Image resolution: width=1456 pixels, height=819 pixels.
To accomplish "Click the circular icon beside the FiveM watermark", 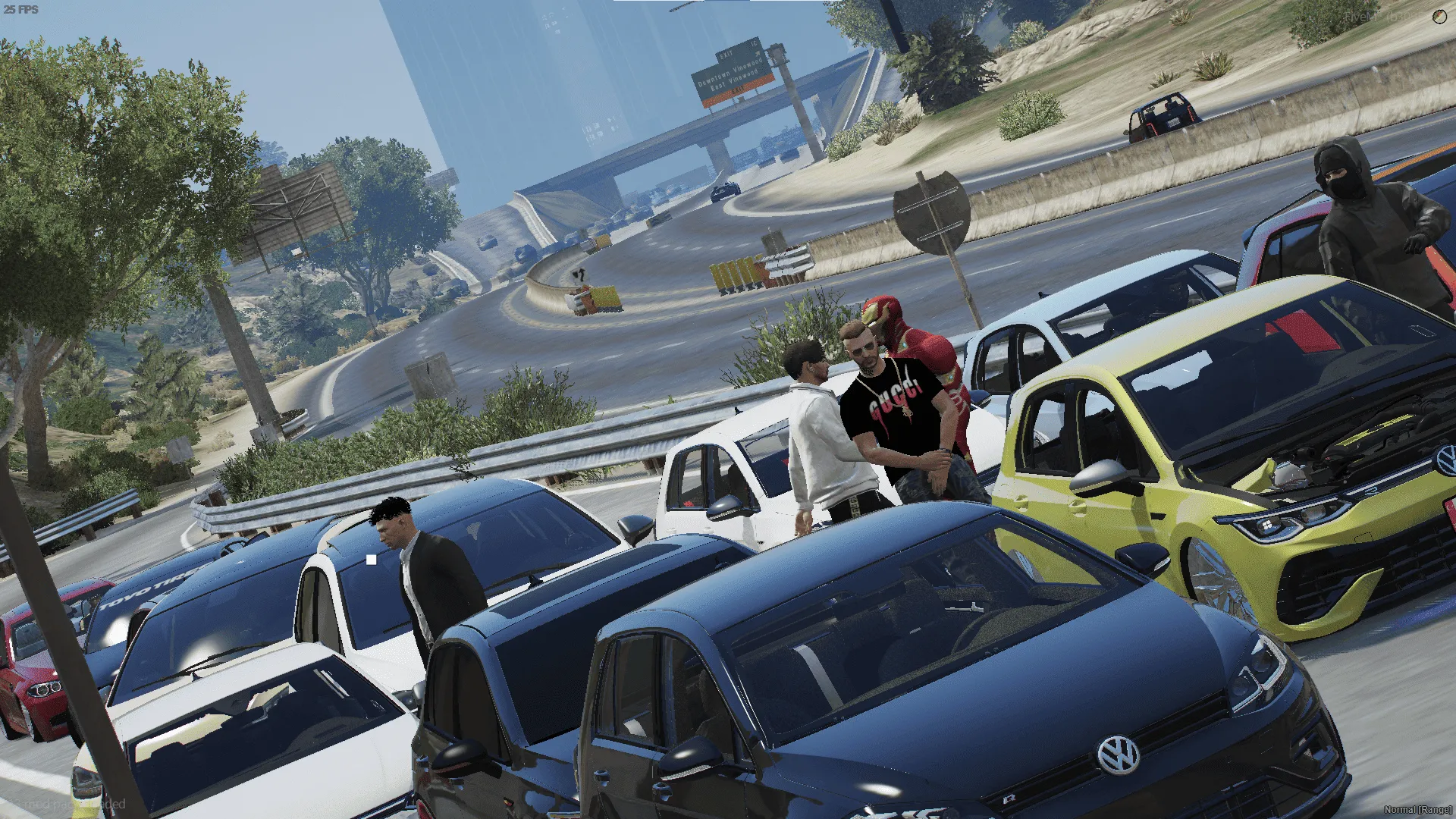I will 1439,17.
